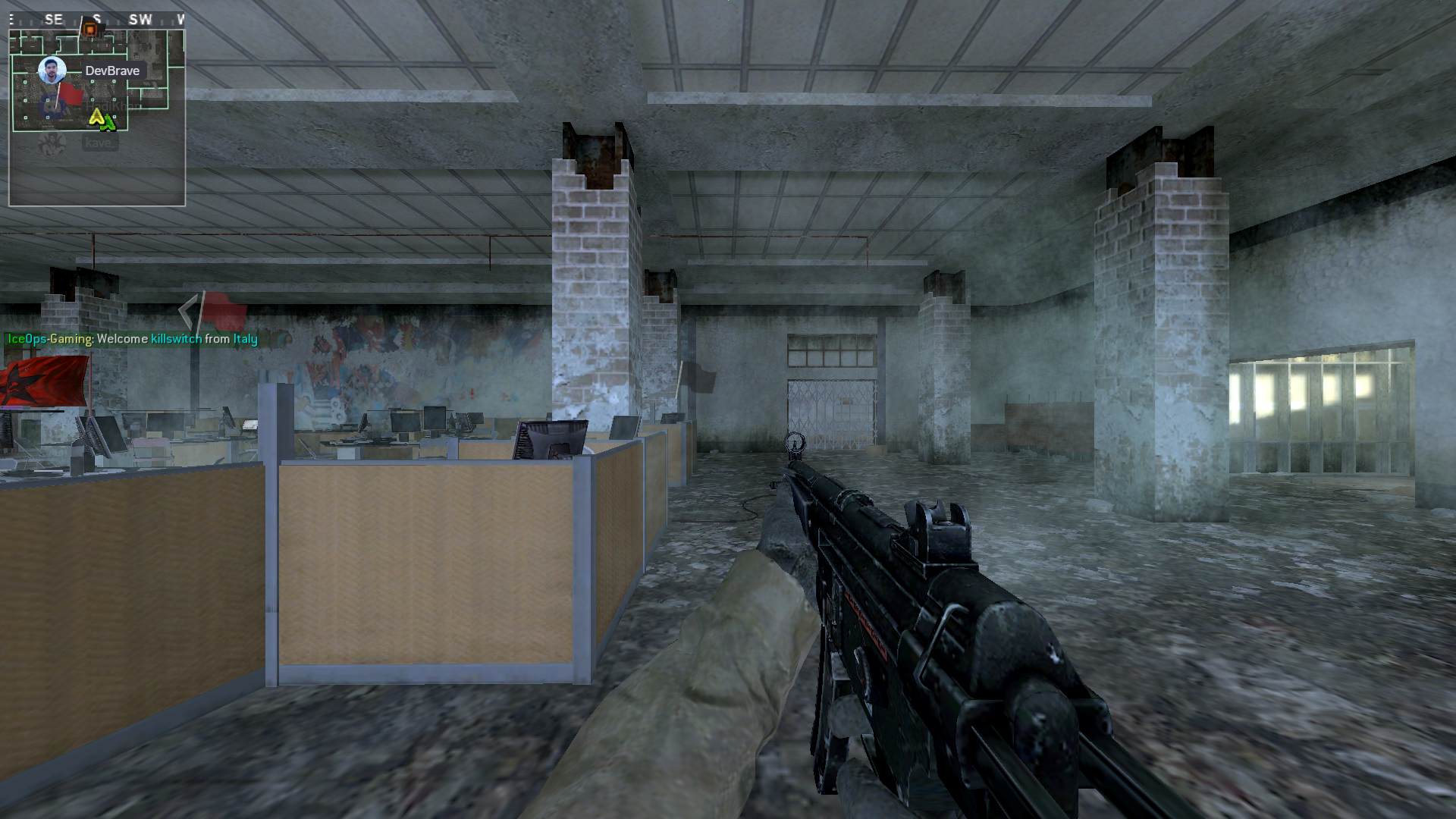Click the DevBrave name label in the overlay

(112, 71)
